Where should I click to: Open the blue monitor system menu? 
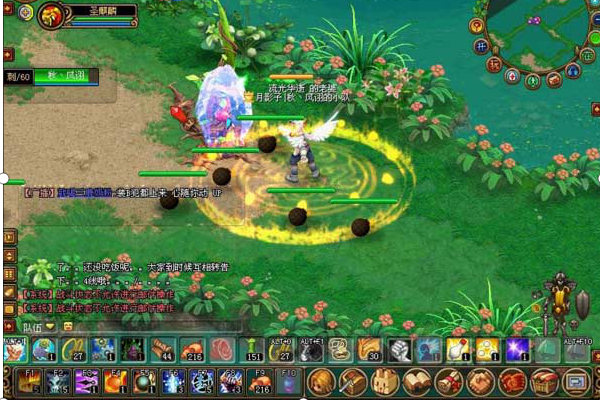tap(576, 381)
